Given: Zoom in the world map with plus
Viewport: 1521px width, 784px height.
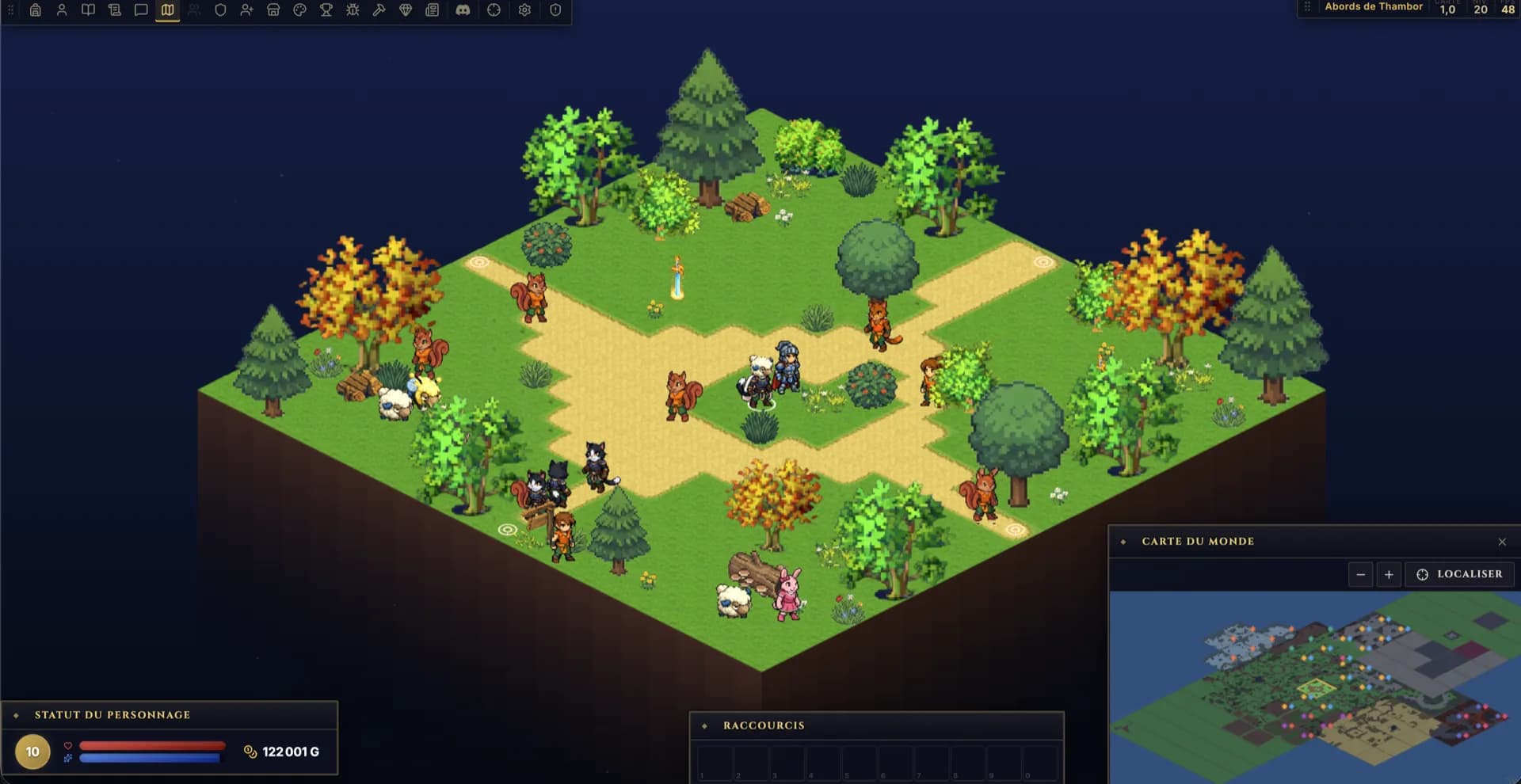Looking at the screenshot, I should (1389, 574).
